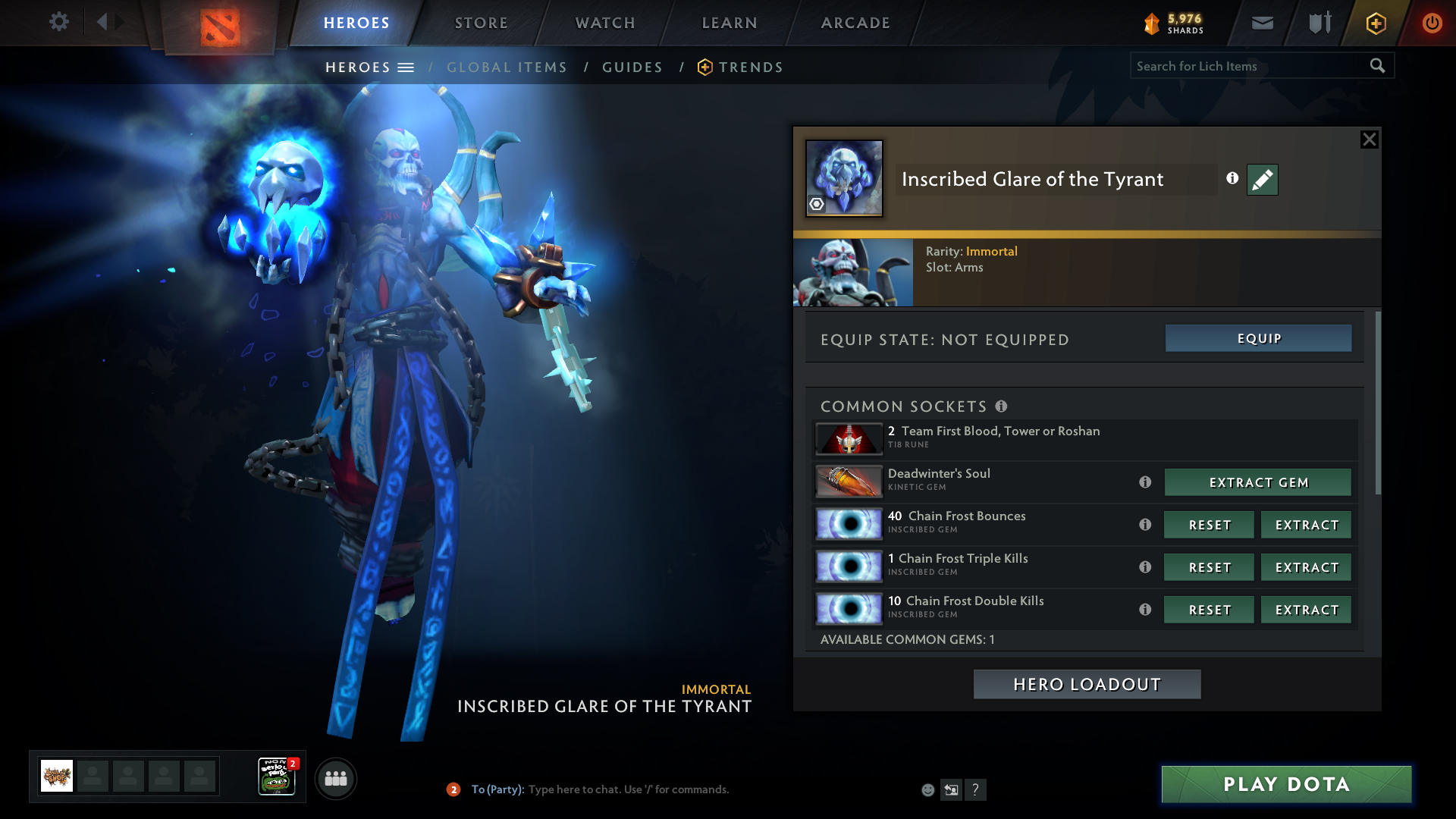Select the Arcade tab
This screenshot has height=819, width=1456.
point(855,23)
